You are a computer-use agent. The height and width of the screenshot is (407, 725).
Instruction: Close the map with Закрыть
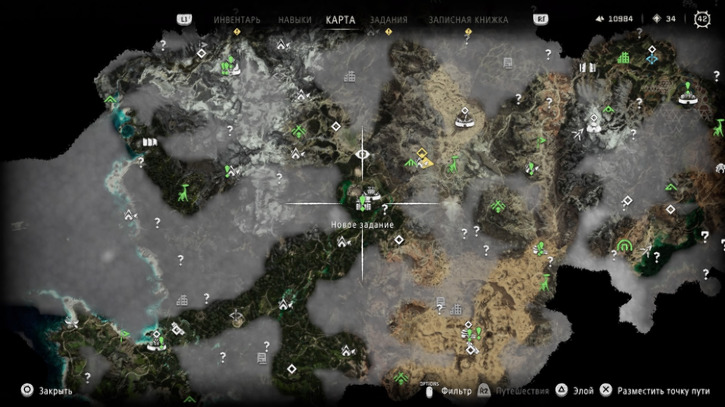click(48, 392)
